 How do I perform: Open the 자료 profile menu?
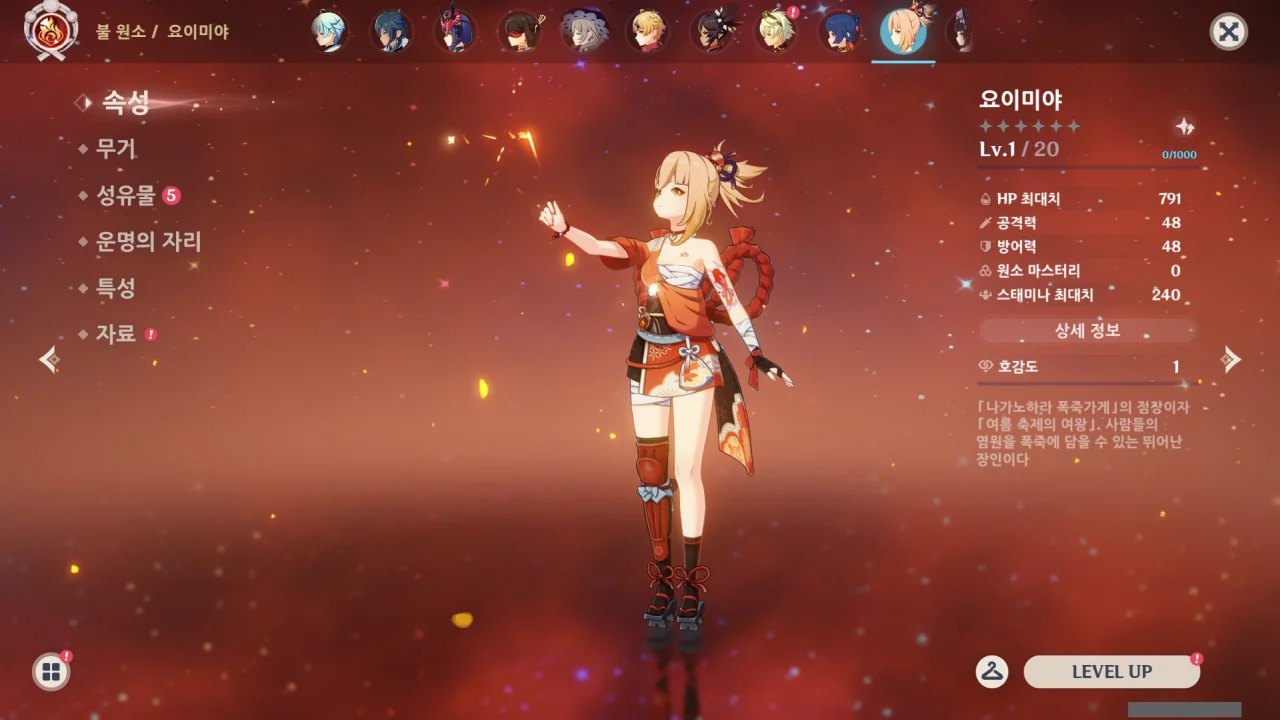115,334
